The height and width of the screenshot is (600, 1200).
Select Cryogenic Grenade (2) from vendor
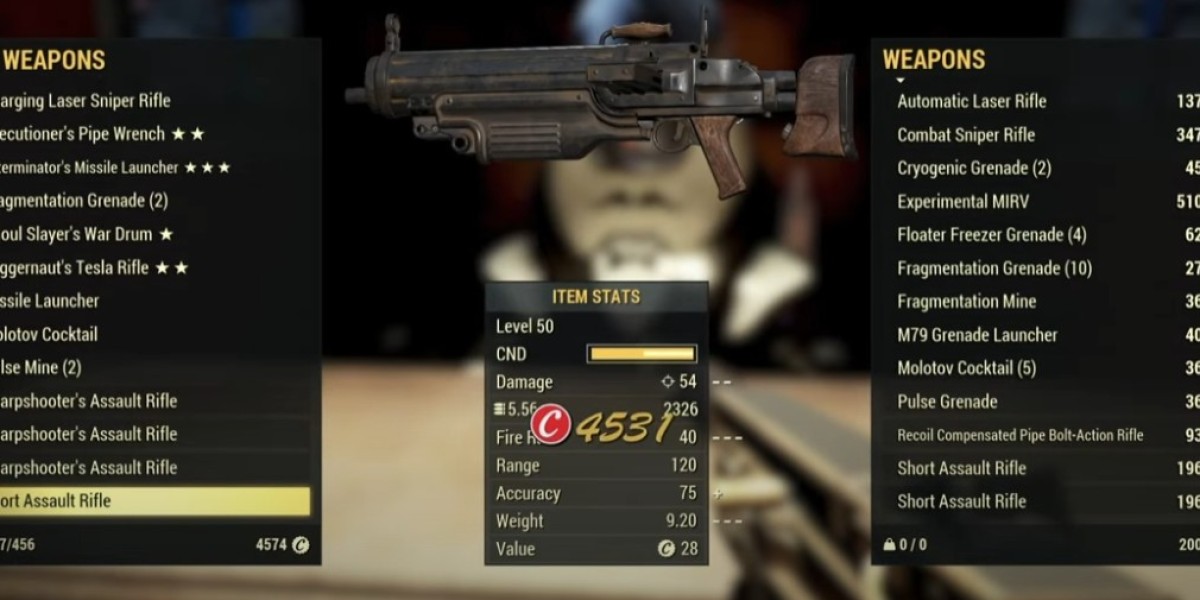click(x=974, y=168)
